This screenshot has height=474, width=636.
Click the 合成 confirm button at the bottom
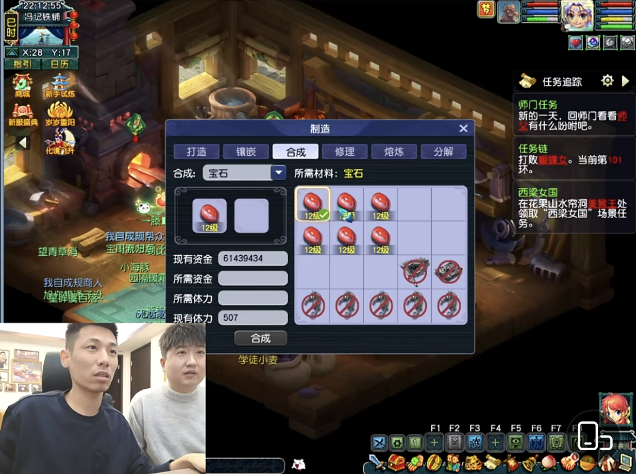pyautogui.click(x=260, y=338)
